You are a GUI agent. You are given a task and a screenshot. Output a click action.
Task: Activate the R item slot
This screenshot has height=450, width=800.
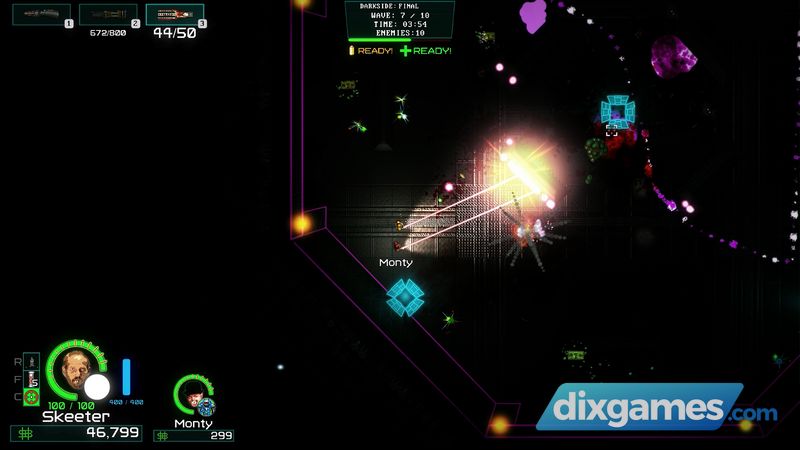pyautogui.click(x=32, y=359)
